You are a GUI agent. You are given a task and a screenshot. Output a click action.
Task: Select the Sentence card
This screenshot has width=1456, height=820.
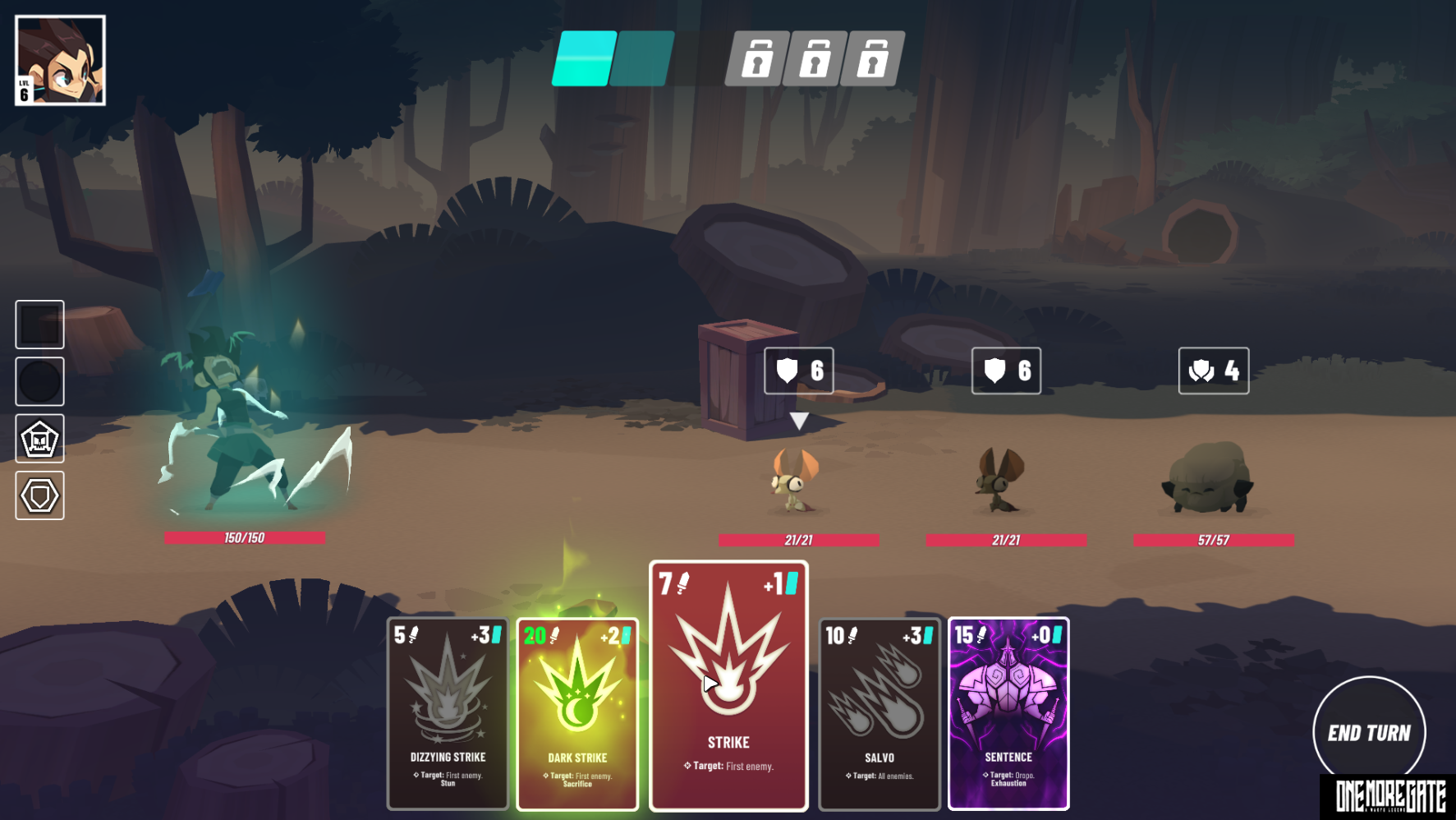pos(1008,715)
